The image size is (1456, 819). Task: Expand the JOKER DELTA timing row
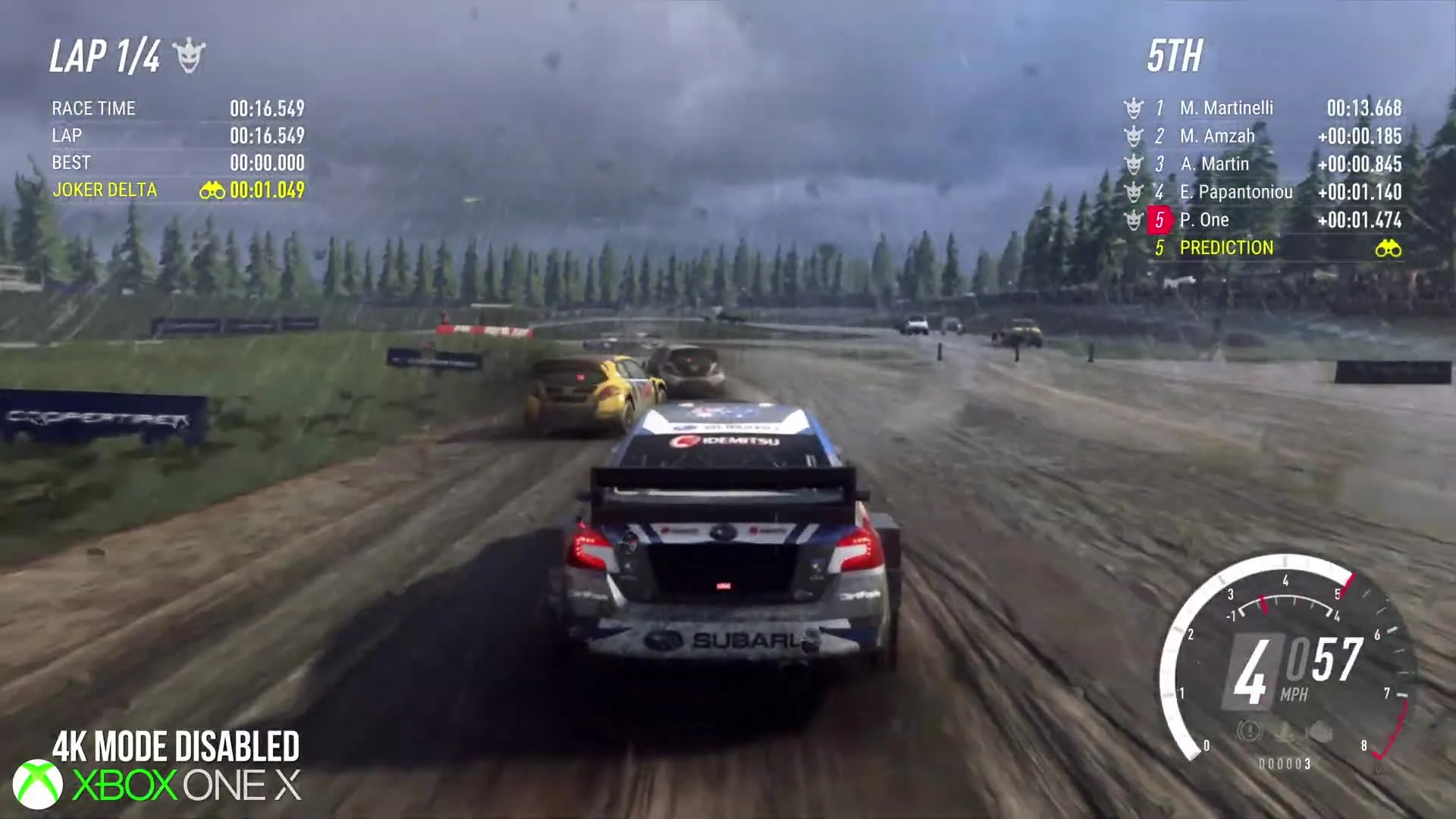104,190
